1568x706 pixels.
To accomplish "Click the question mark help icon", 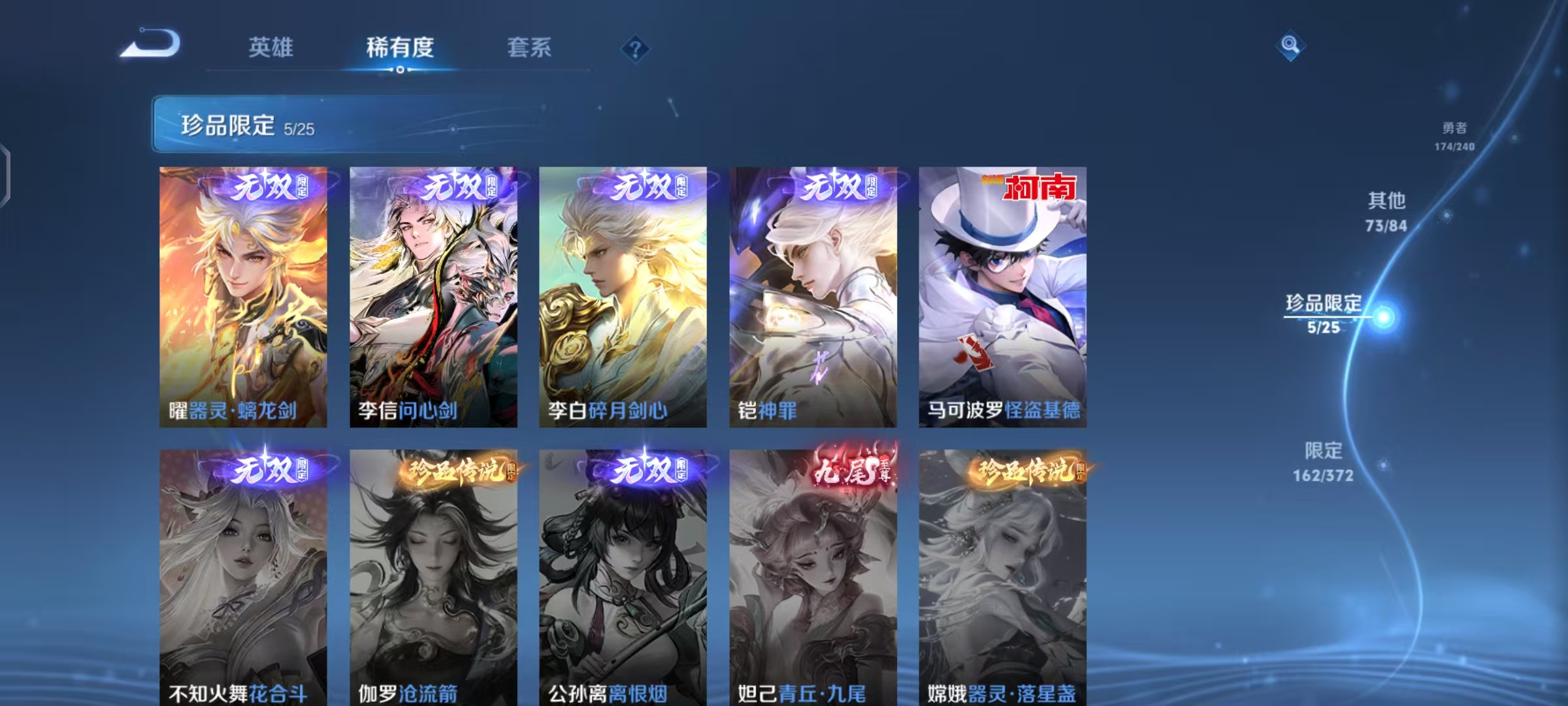I will tap(637, 49).
